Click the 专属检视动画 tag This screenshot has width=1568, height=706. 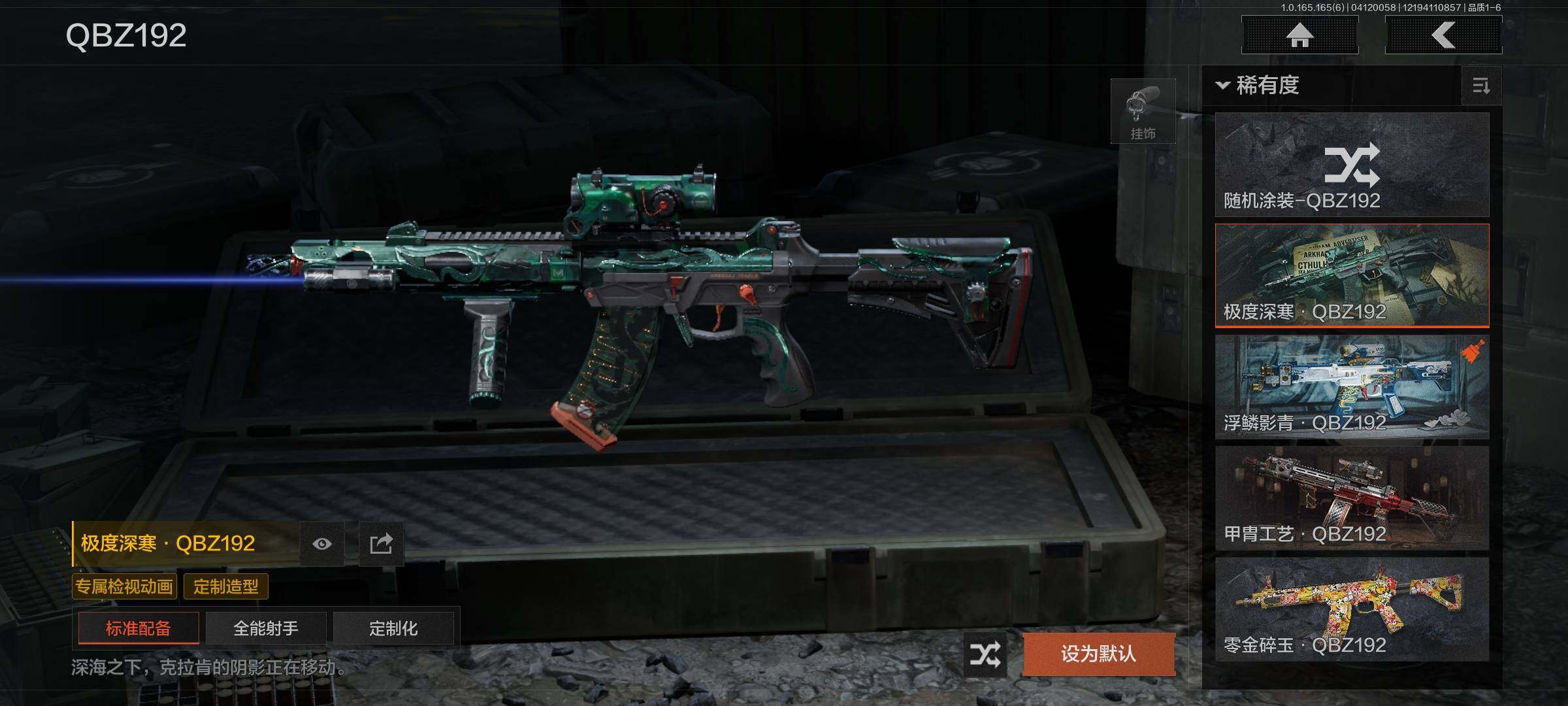pos(124,586)
